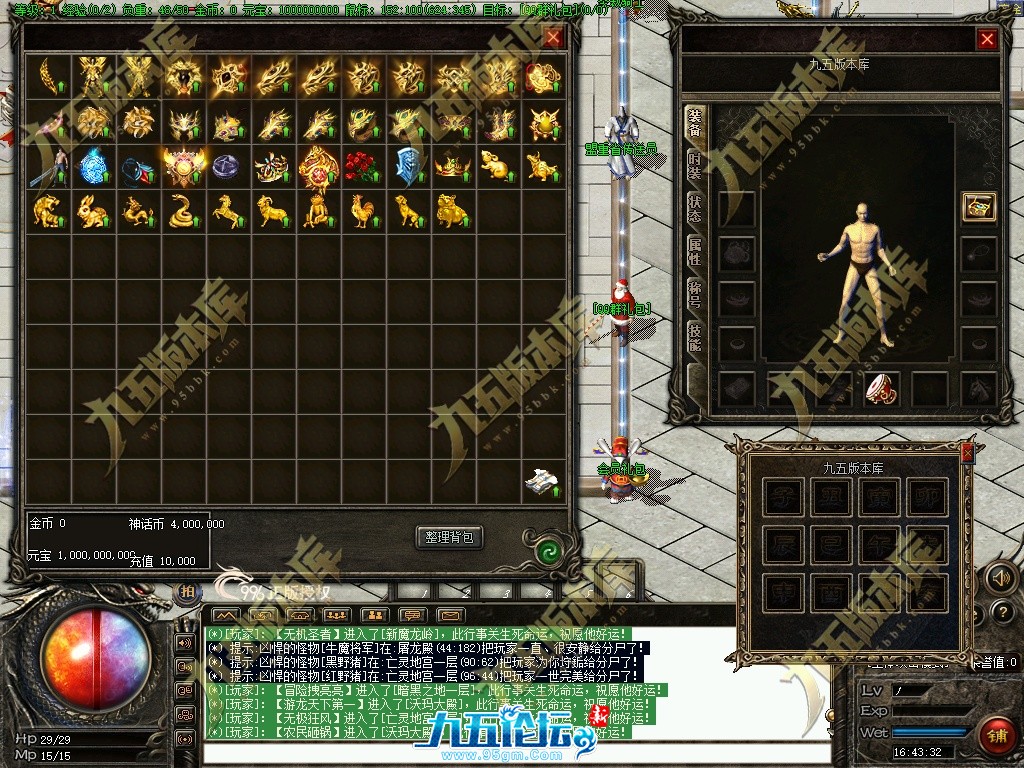Select the 称号 title tab

[694, 294]
